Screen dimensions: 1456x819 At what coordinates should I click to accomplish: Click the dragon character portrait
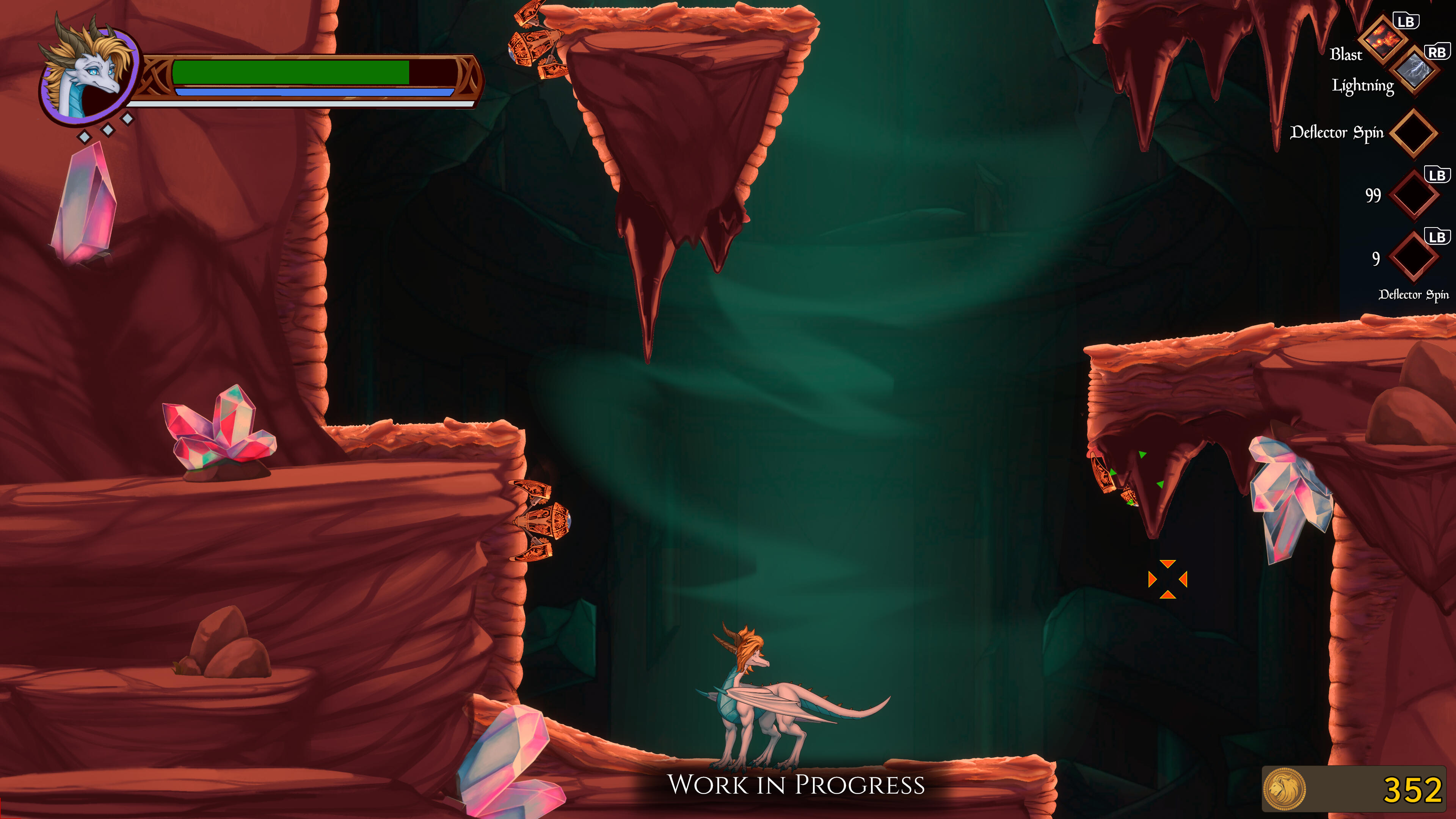tap(89, 74)
